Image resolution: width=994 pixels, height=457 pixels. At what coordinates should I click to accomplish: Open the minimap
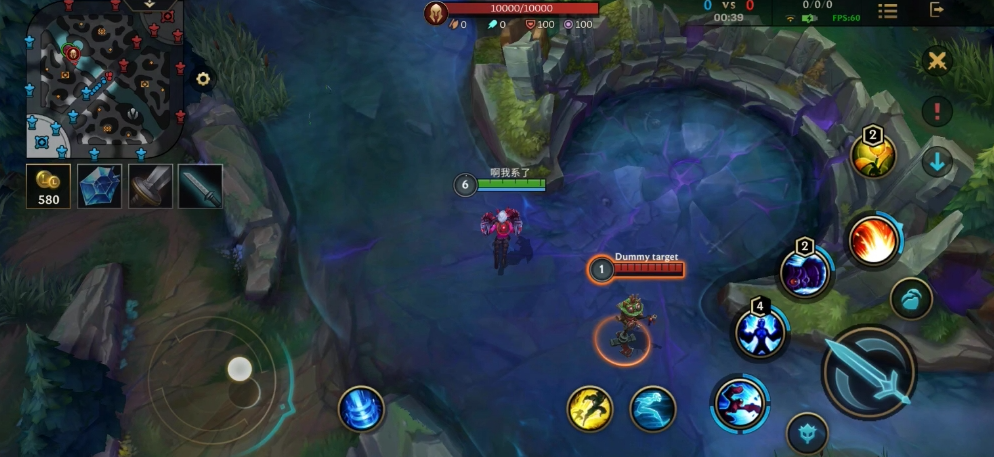tap(102, 80)
